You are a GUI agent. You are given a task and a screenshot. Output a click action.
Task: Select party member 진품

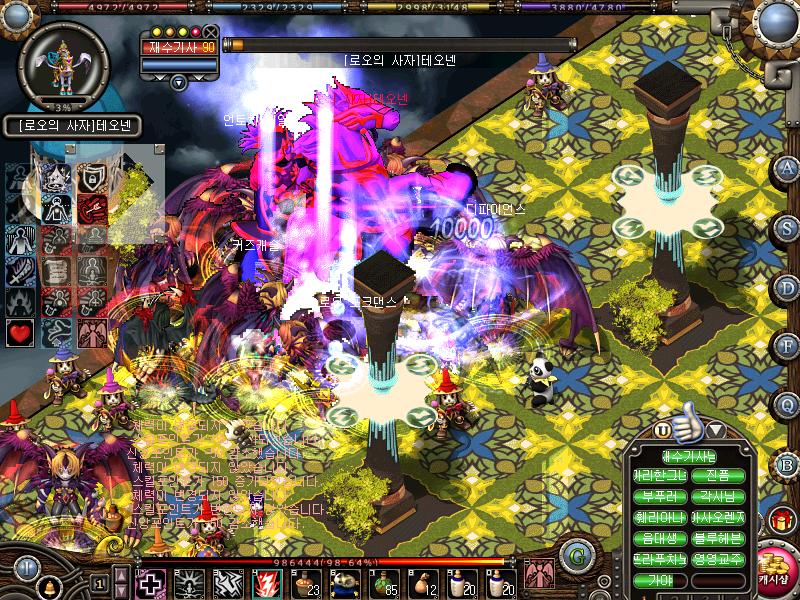[x=717, y=475]
